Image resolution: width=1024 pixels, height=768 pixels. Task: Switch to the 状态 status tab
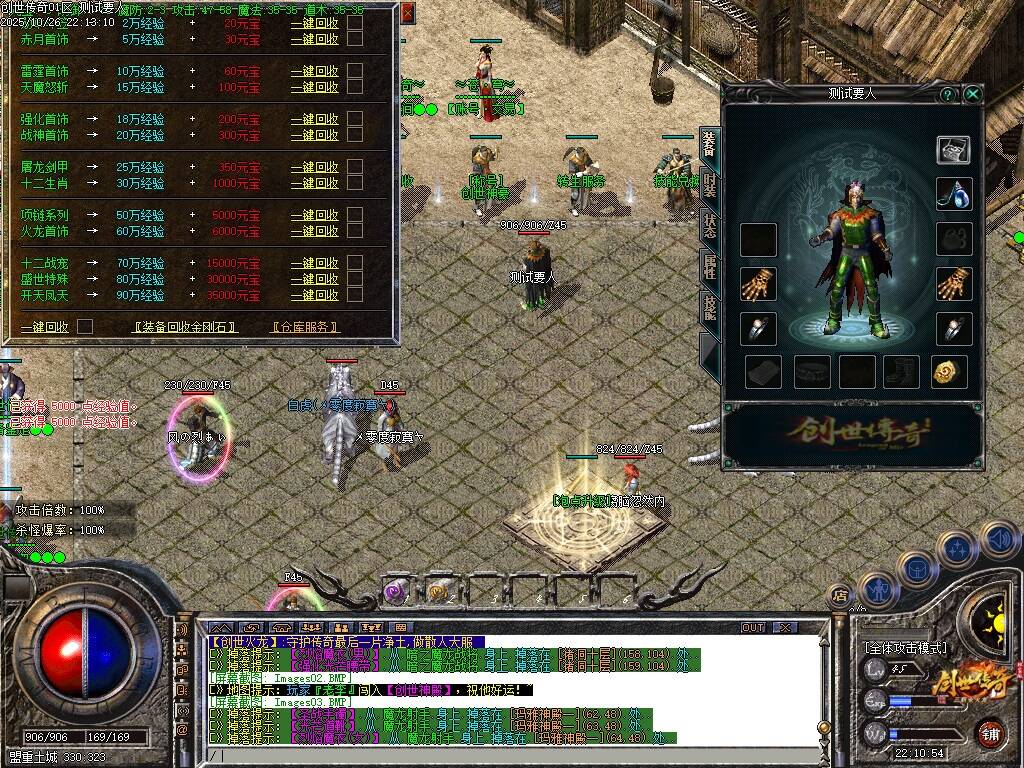709,225
